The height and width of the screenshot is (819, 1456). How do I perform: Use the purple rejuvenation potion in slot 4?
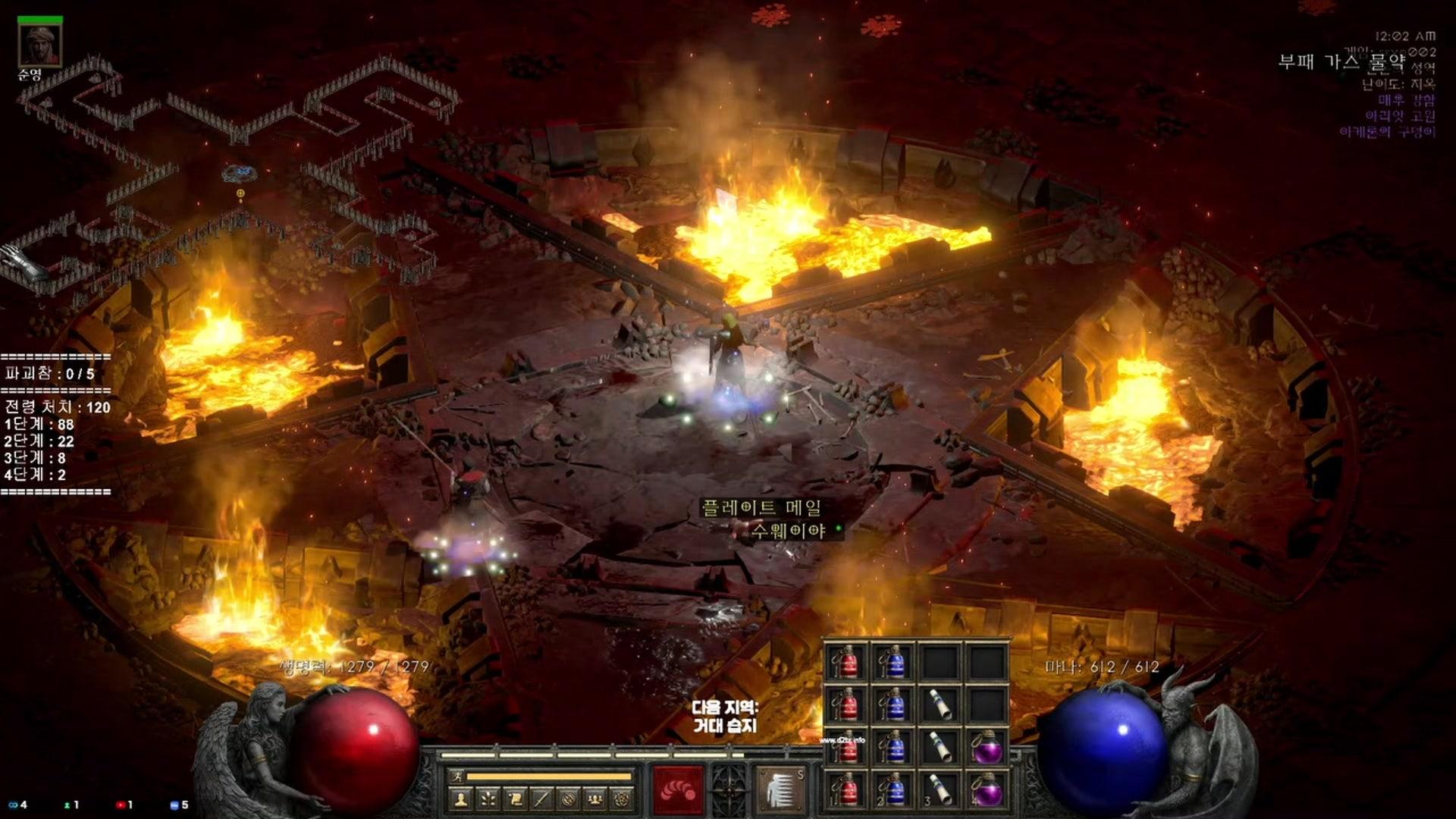[x=987, y=789]
